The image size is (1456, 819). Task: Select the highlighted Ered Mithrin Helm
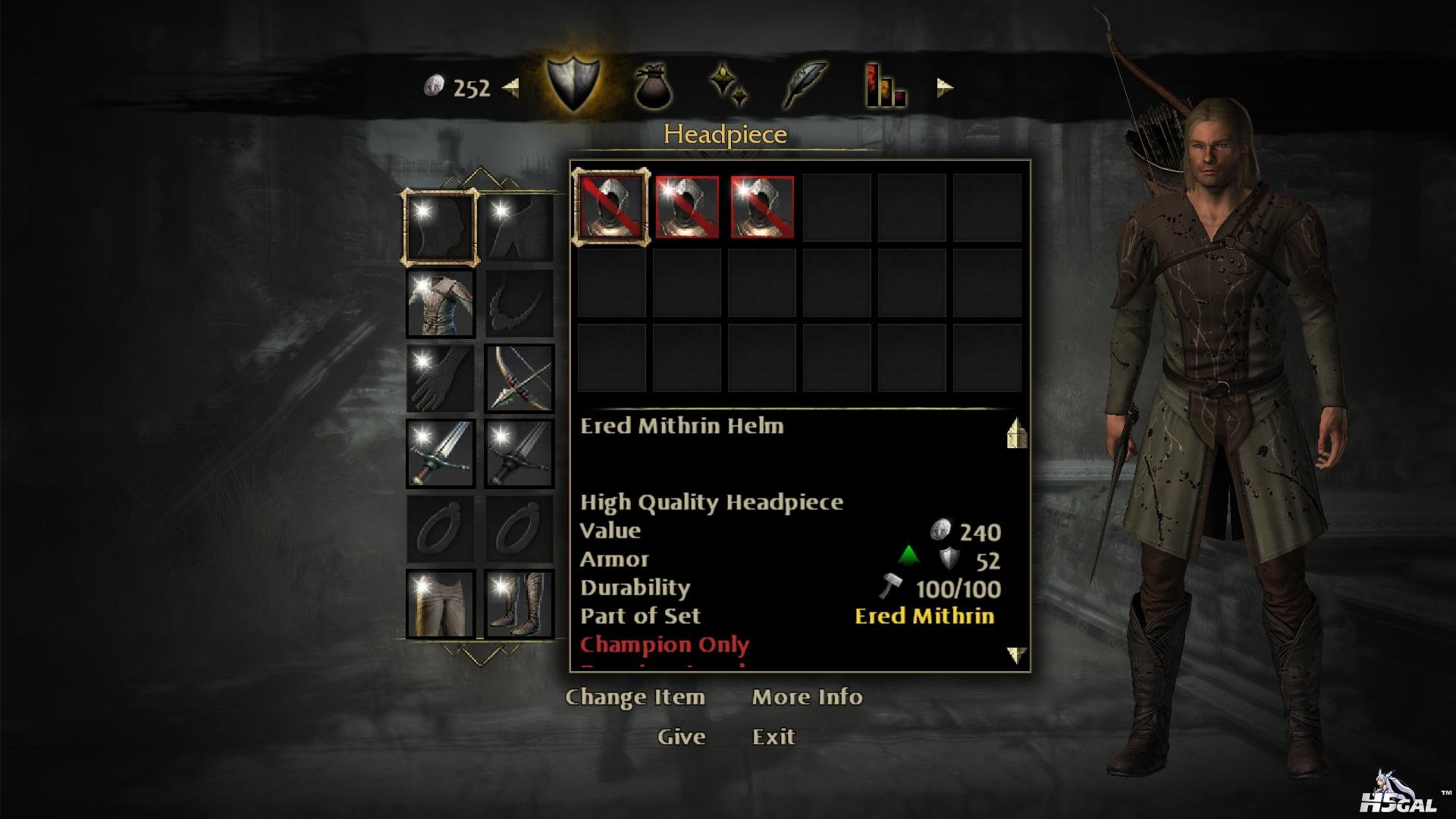pos(611,207)
